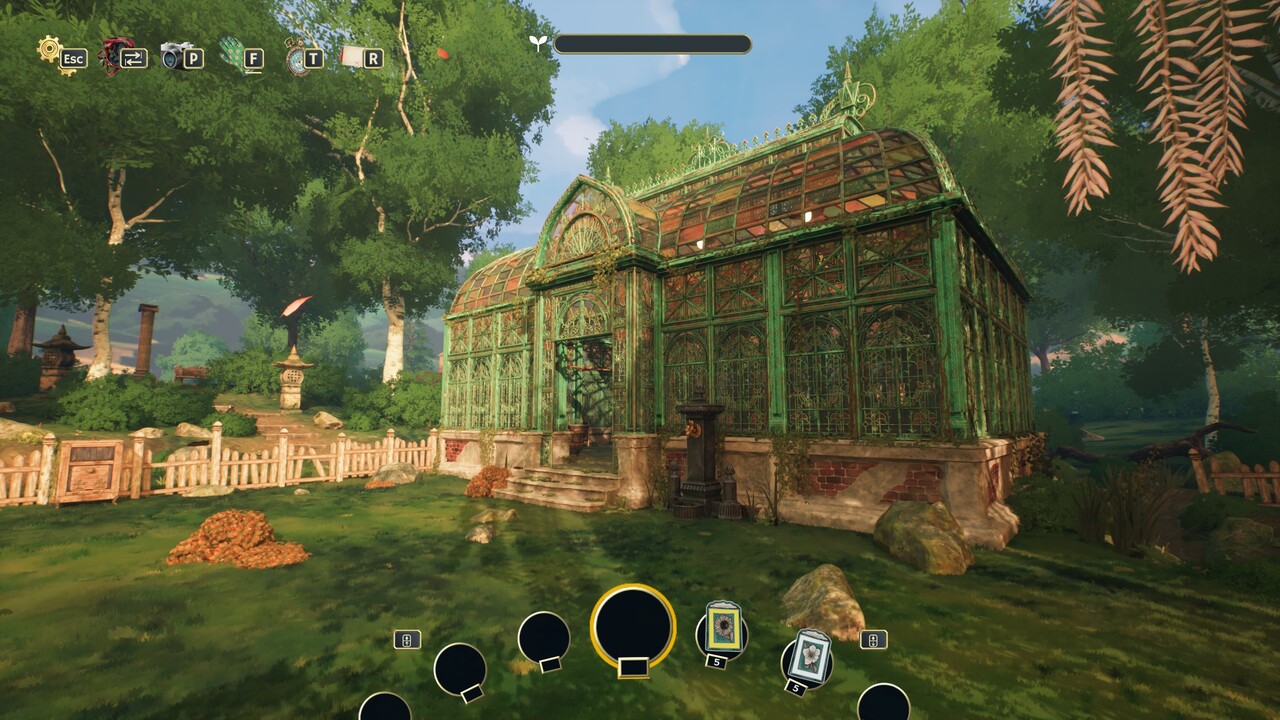
Task: Open the paper notes icon
Action: pos(353,57)
